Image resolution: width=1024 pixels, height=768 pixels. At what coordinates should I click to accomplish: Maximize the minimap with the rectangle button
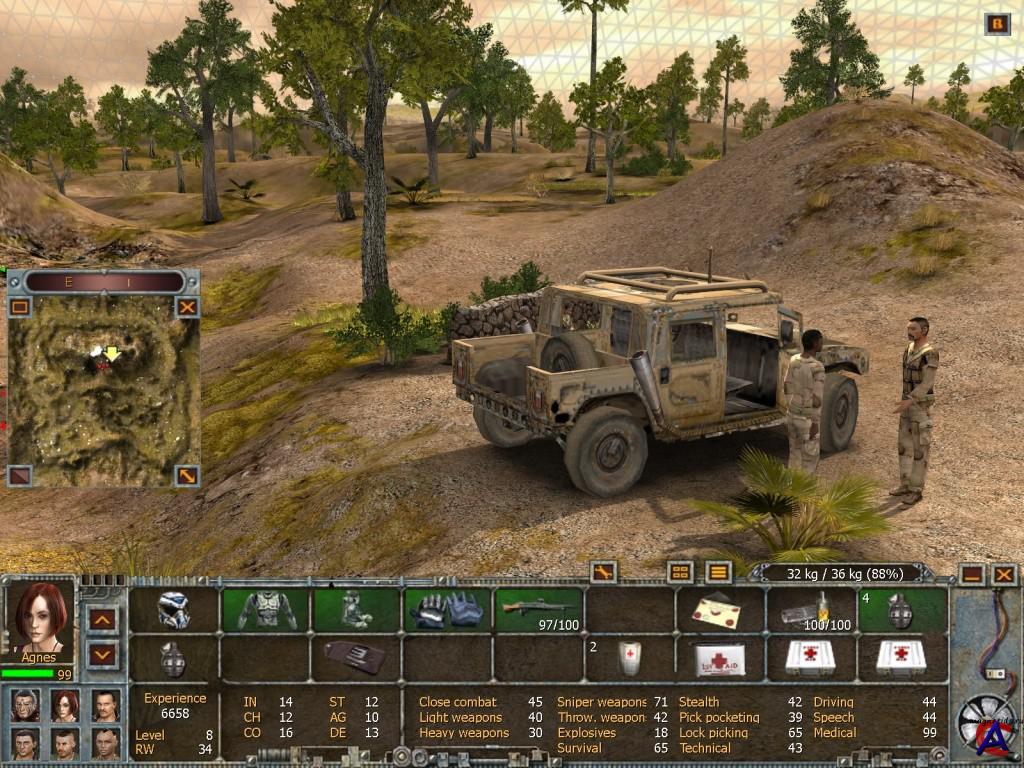pyautogui.click(x=20, y=307)
